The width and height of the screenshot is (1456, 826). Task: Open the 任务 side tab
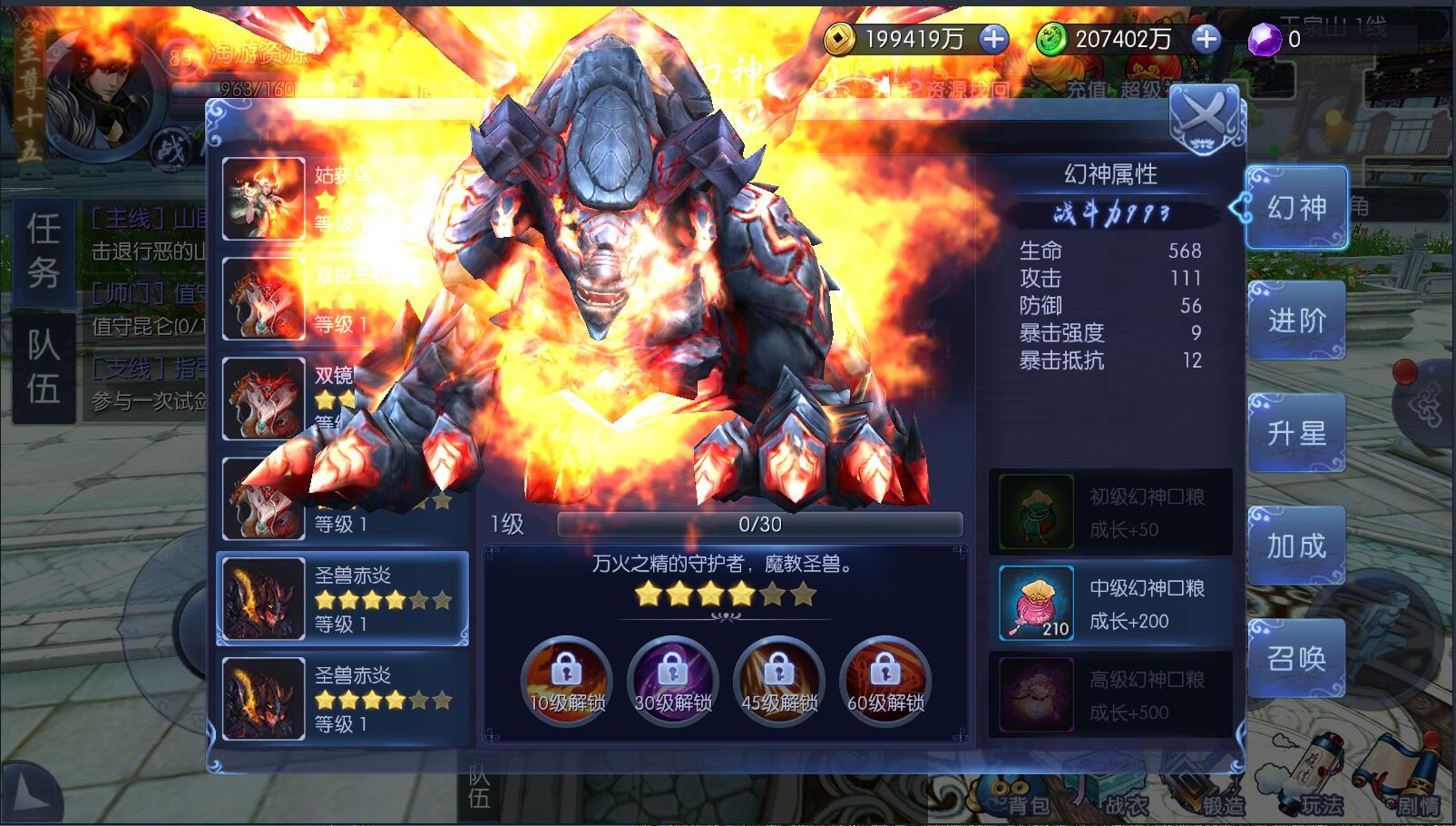[44, 251]
